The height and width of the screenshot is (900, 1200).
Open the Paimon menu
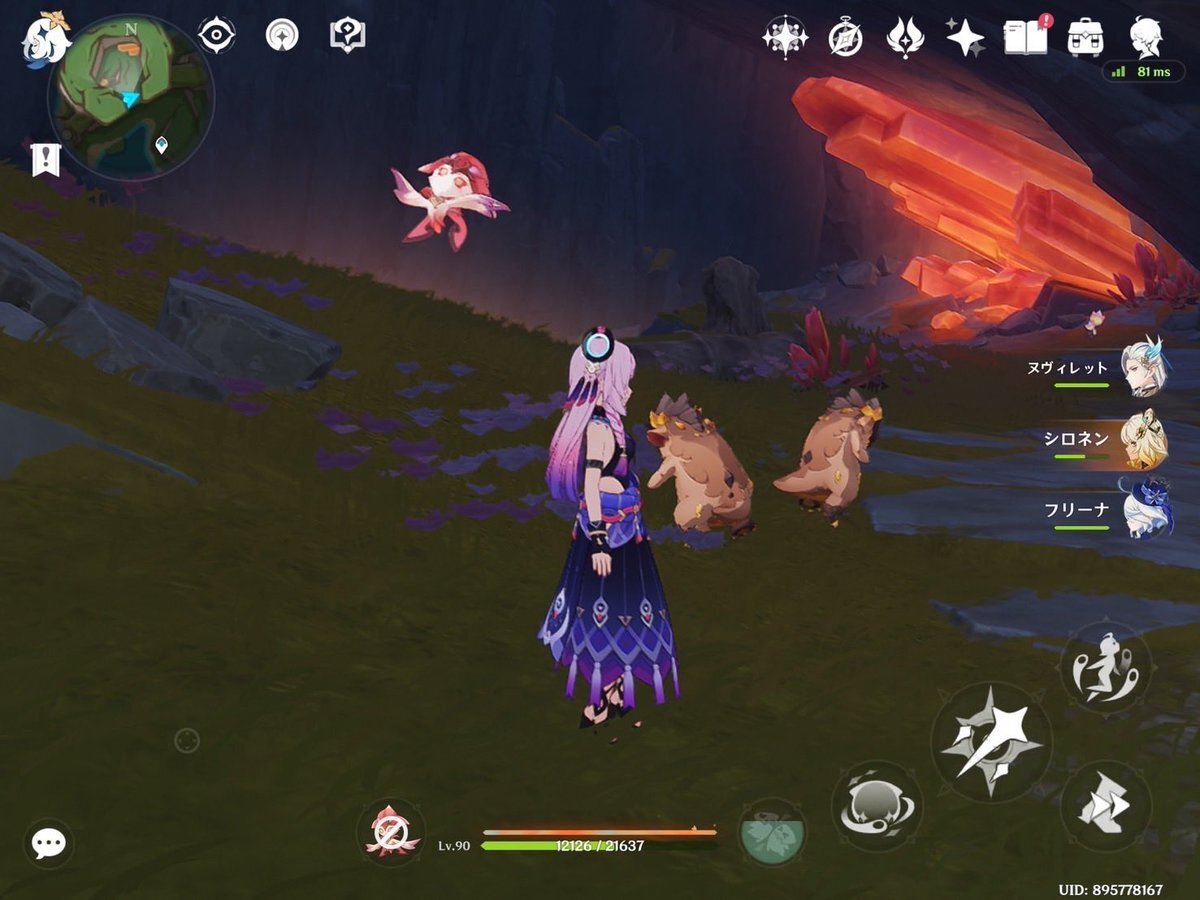click(45, 37)
